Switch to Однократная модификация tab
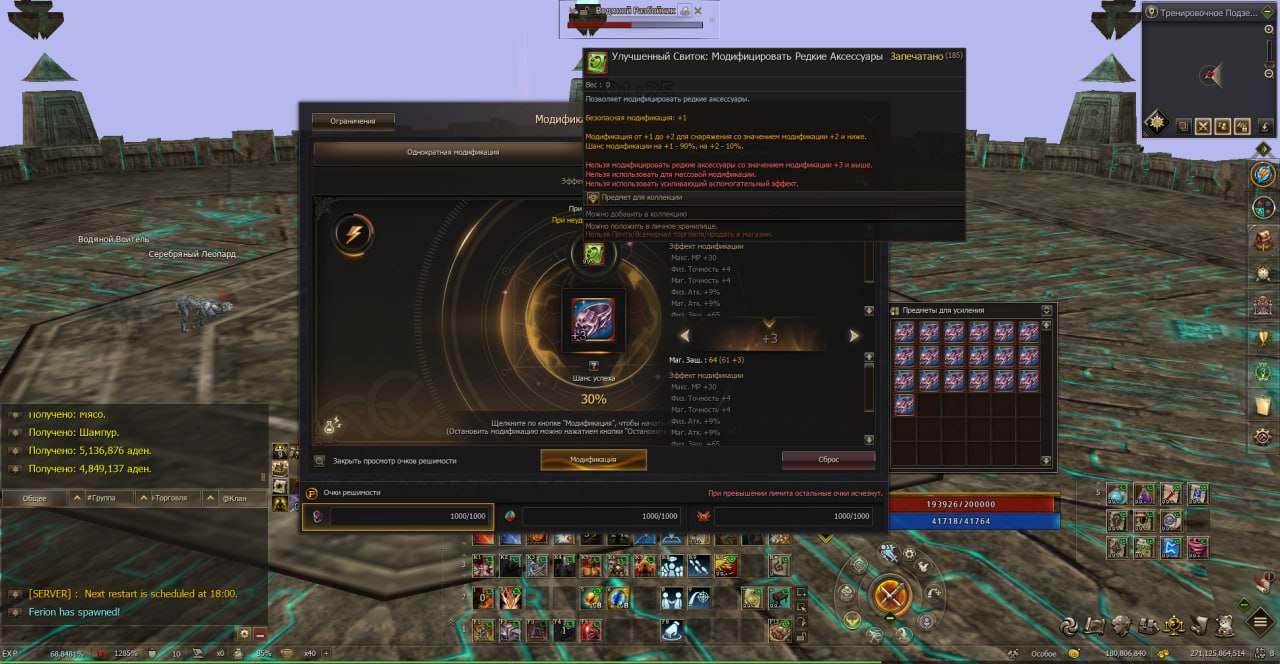The width and height of the screenshot is (1280, 664). (452, 152)
